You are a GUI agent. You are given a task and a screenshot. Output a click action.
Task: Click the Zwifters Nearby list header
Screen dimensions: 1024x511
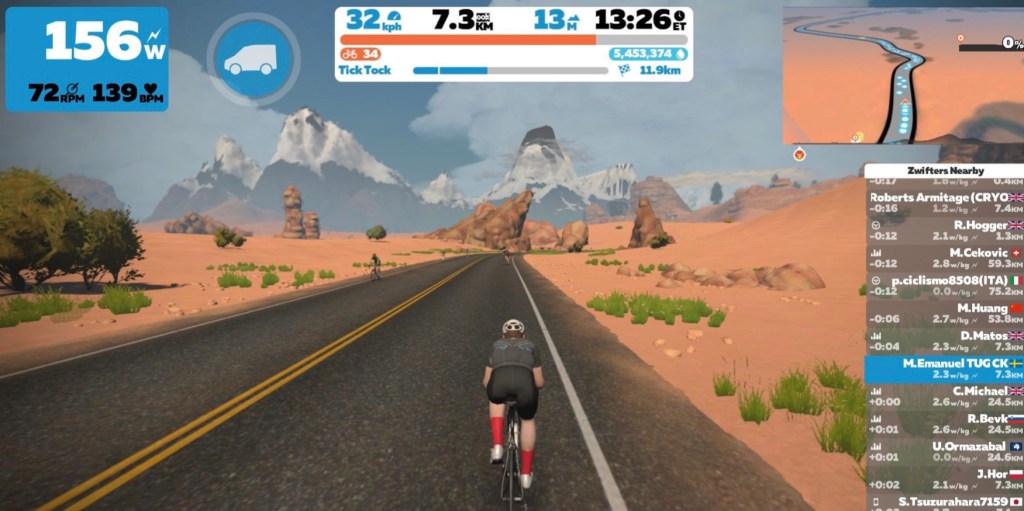point(943,171)
